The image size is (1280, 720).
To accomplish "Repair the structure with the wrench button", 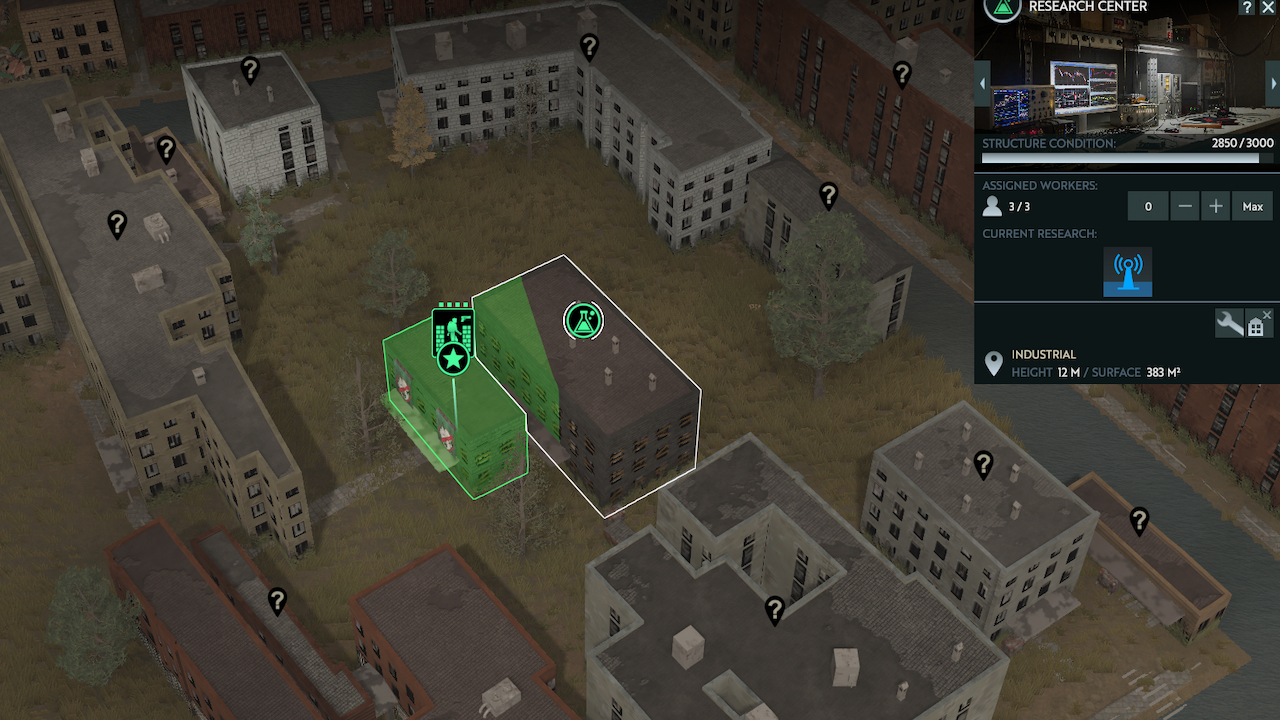I will (1229, 323).
